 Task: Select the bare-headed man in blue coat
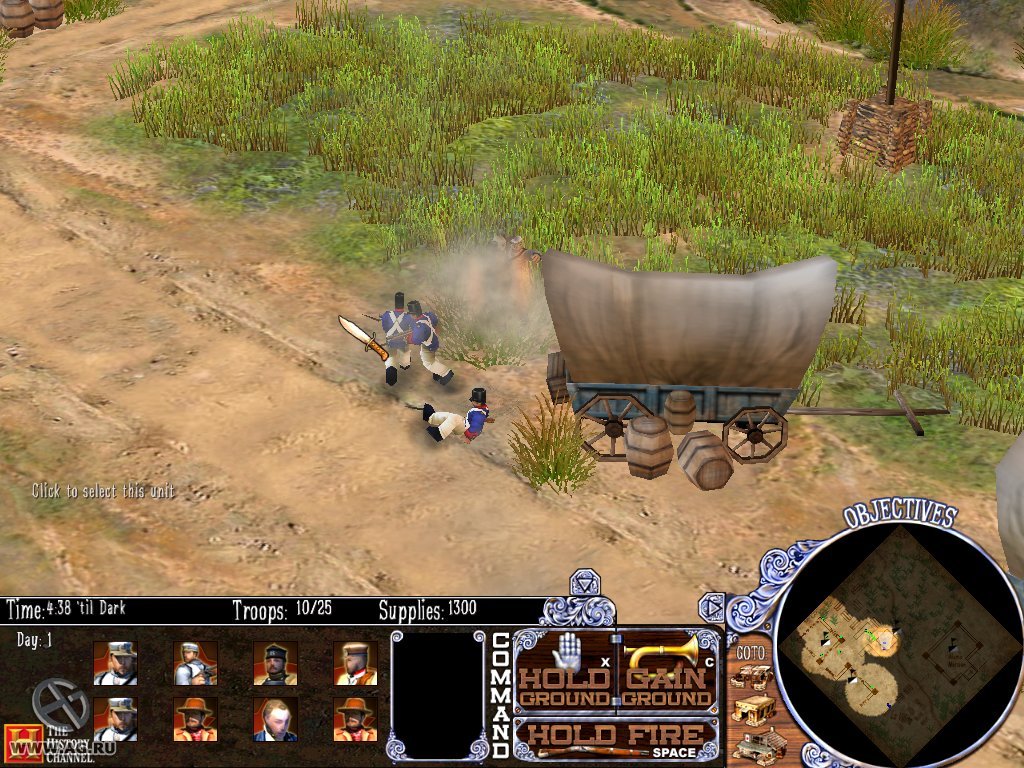pyautogui.click(x=275, y=719)
